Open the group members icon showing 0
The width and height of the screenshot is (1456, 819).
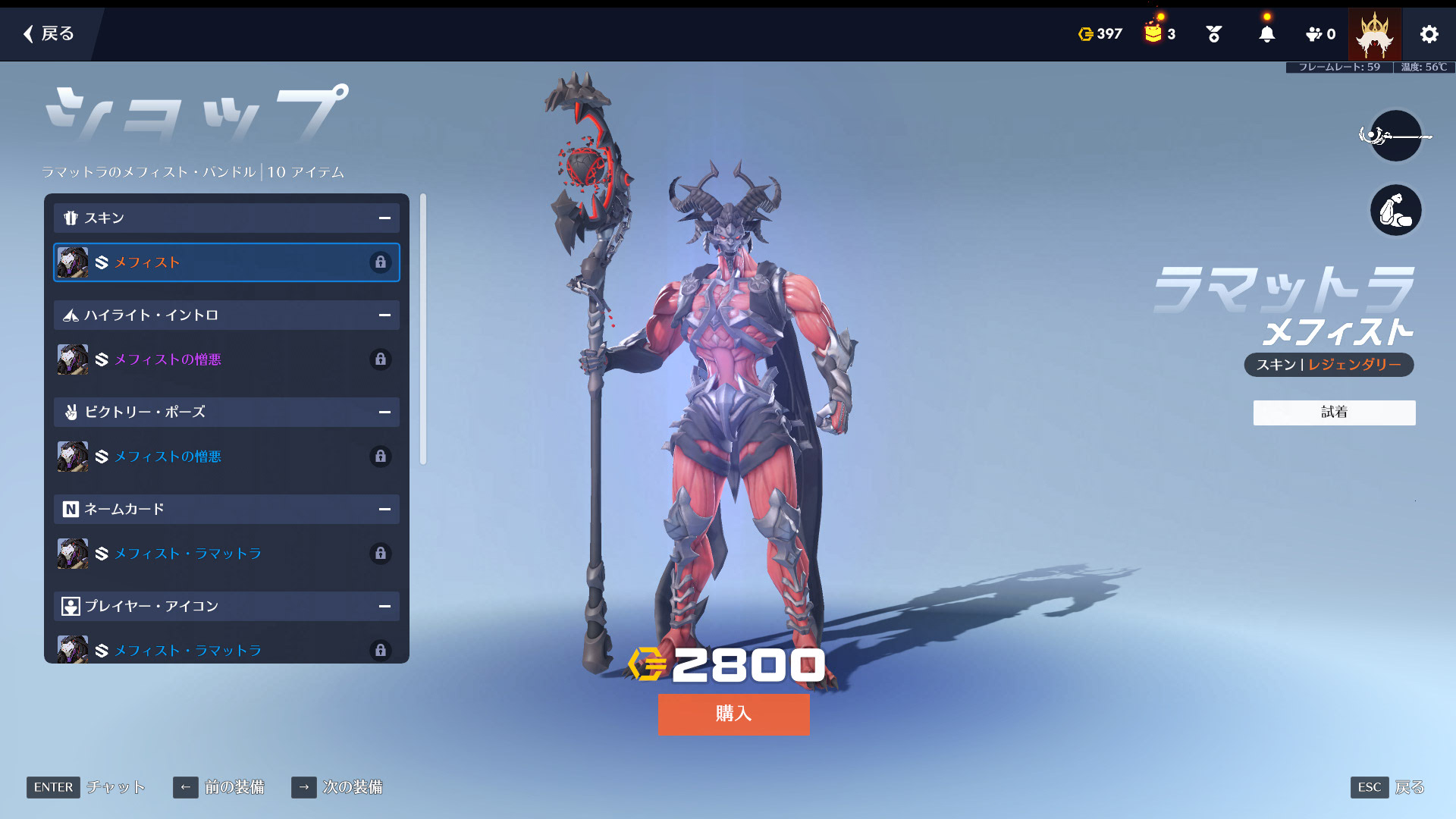pos(1320,34)
